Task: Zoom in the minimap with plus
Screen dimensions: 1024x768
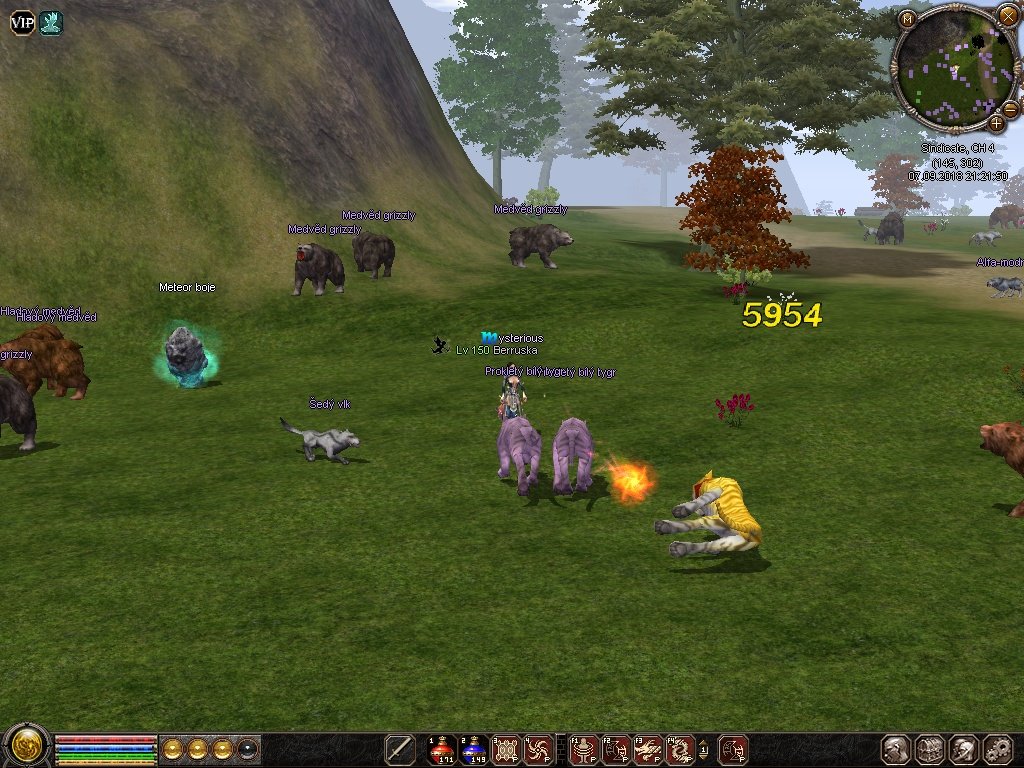Action: point(996,124)
